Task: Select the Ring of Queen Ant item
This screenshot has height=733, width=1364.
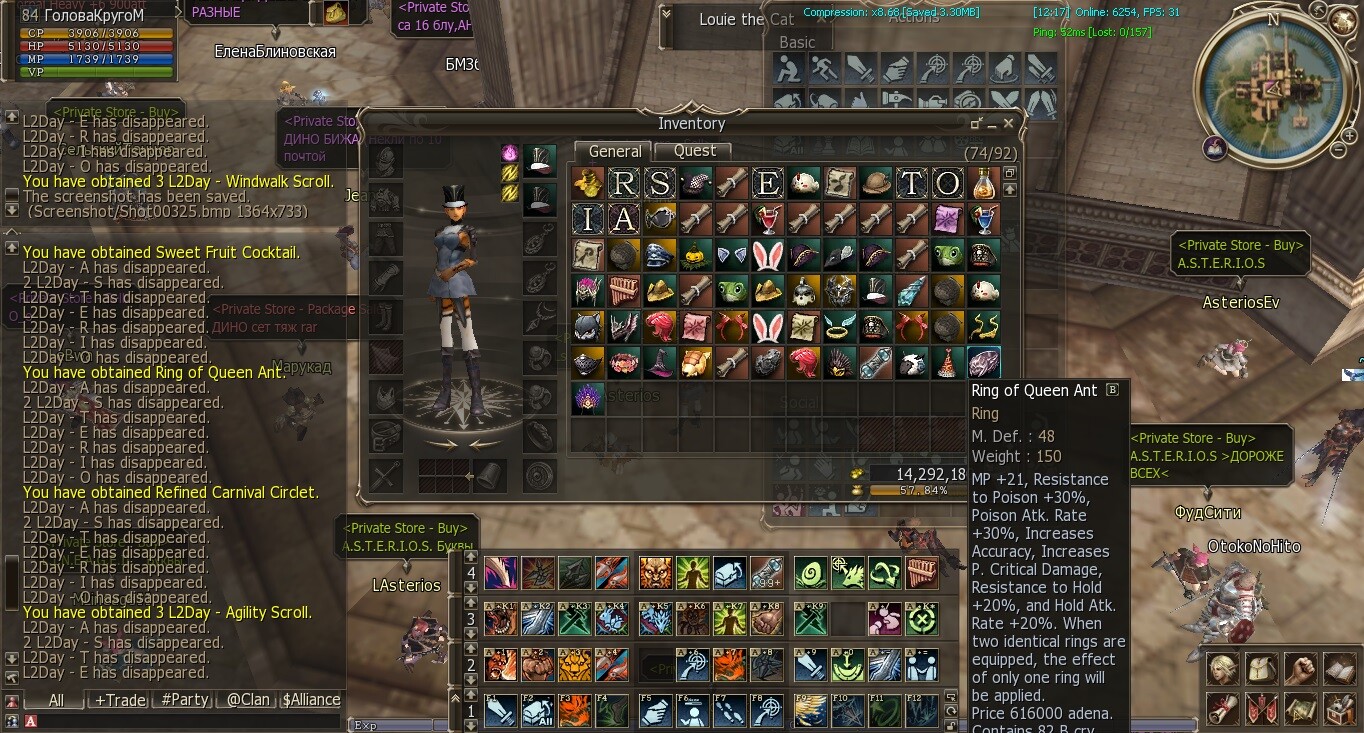Action: coord(983,363)
